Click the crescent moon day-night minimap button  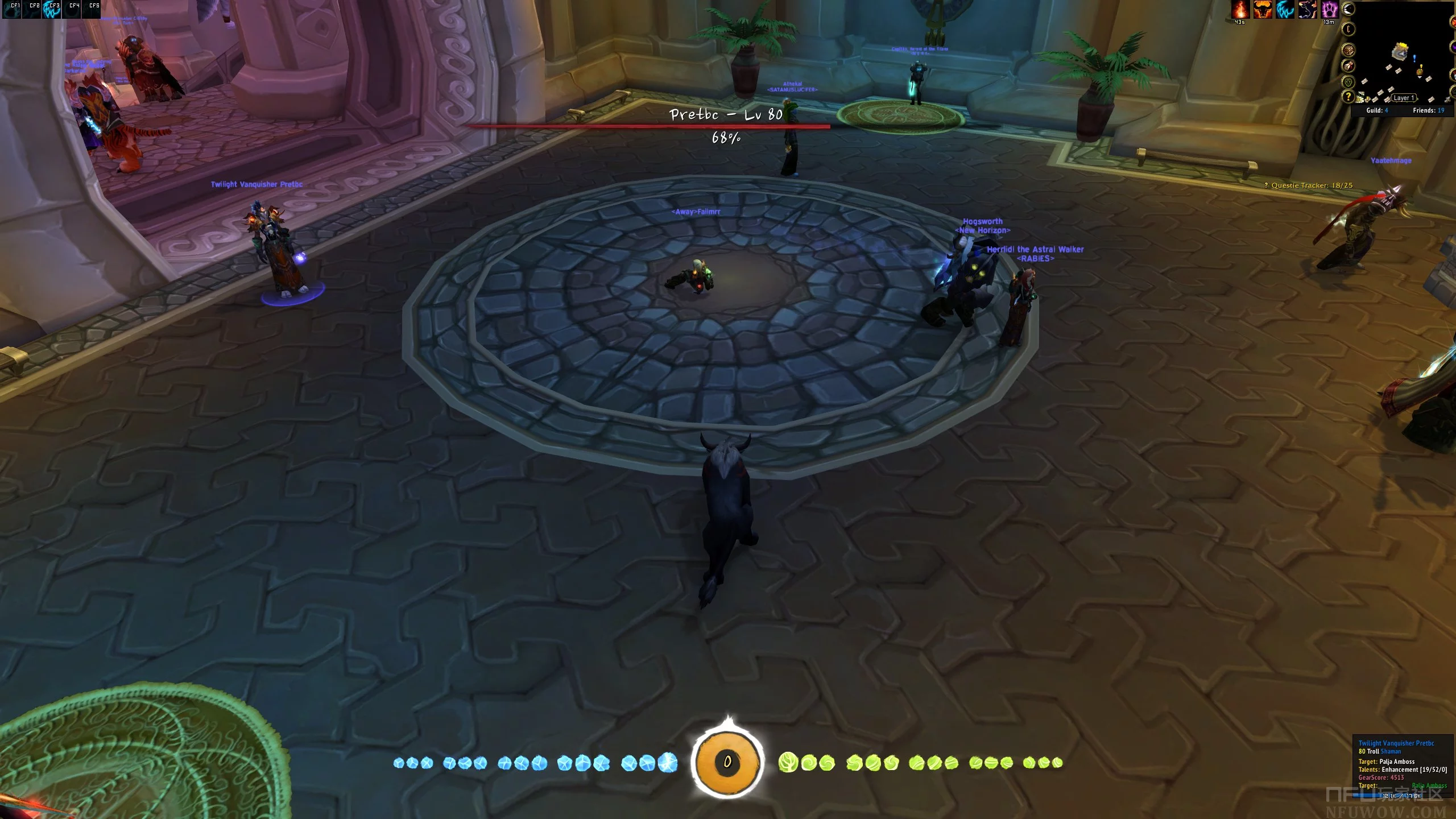tap(1348, 9)
